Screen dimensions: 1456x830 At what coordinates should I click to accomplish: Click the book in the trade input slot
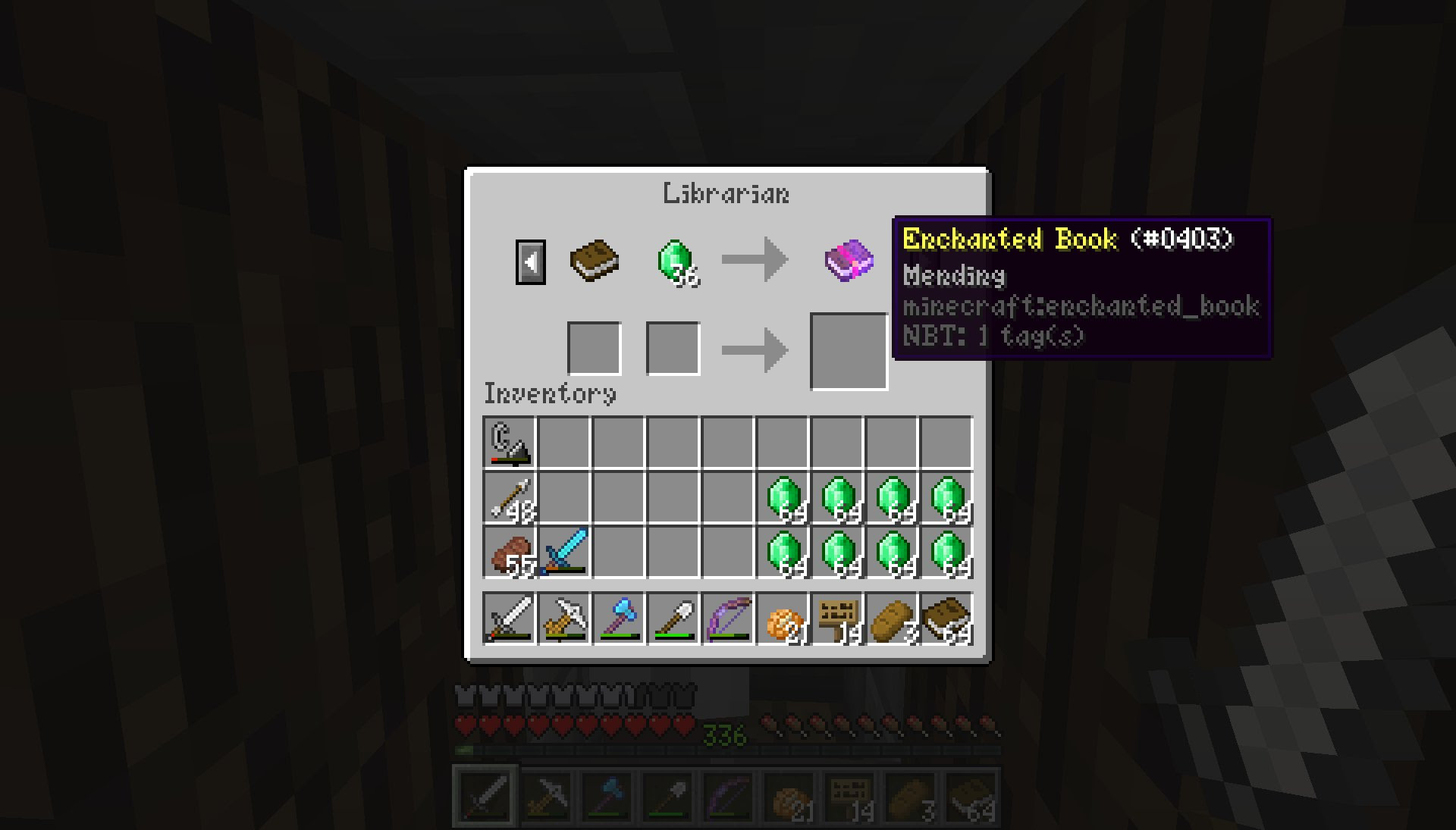click(595, 262)
